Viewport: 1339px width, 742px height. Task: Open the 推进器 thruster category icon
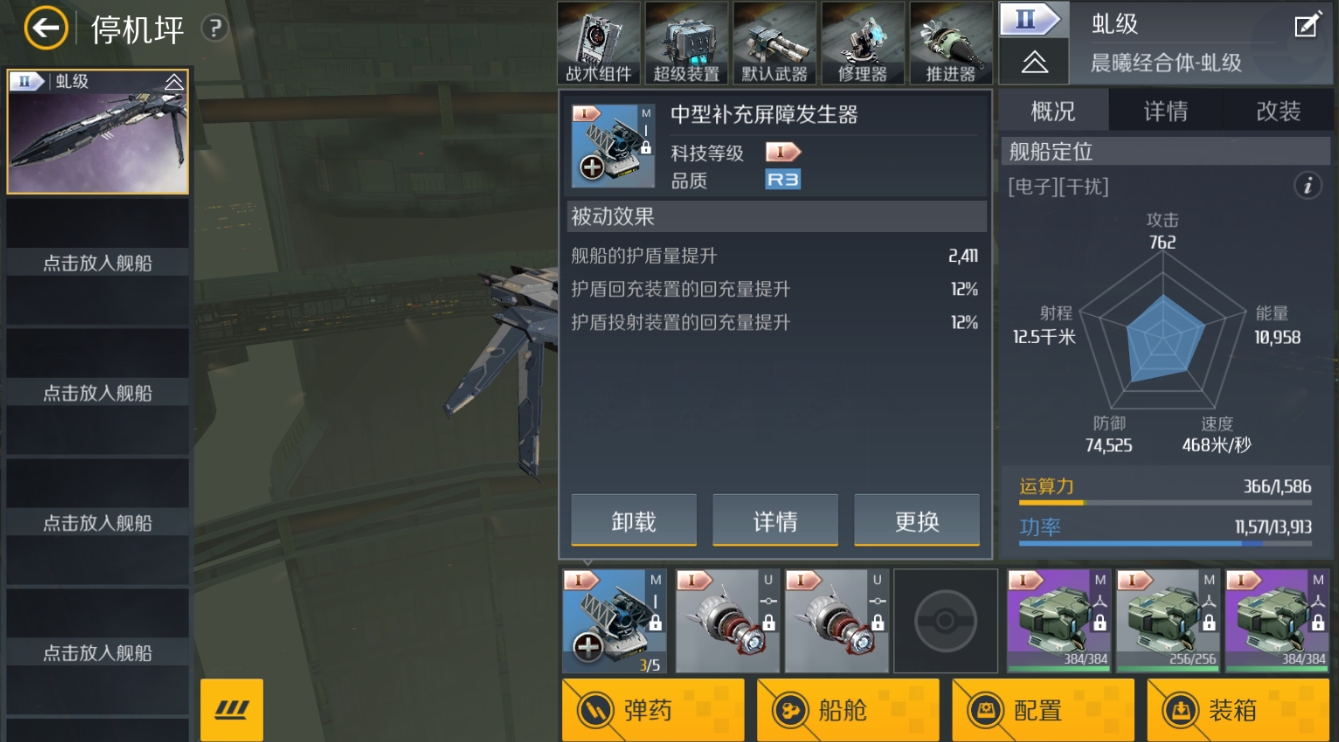[x=950, y=40]
